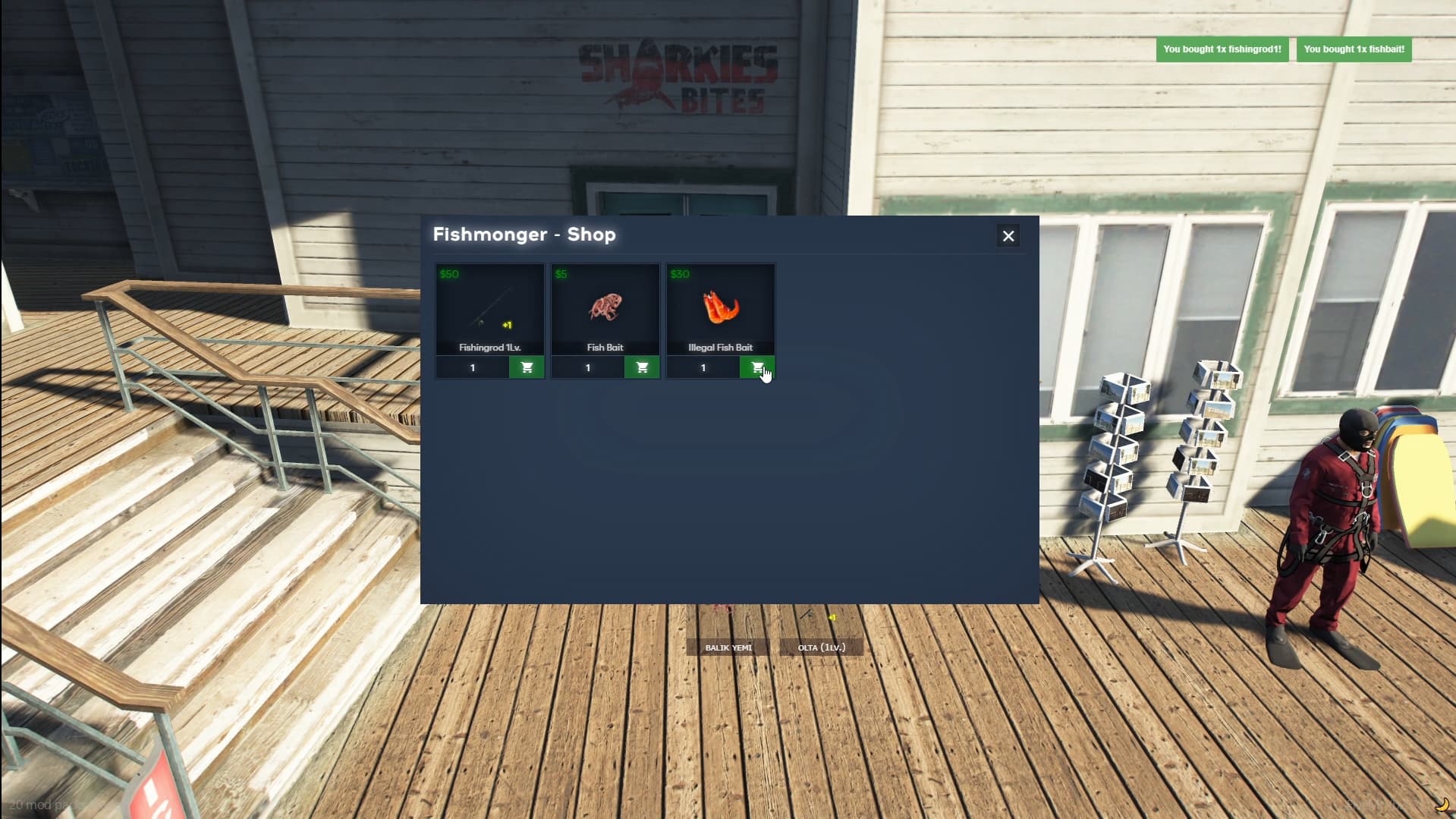Dismiss the 'You bought 1x fishingrod1!' notification
The image size is (1456, 819).
[1222, 49]
